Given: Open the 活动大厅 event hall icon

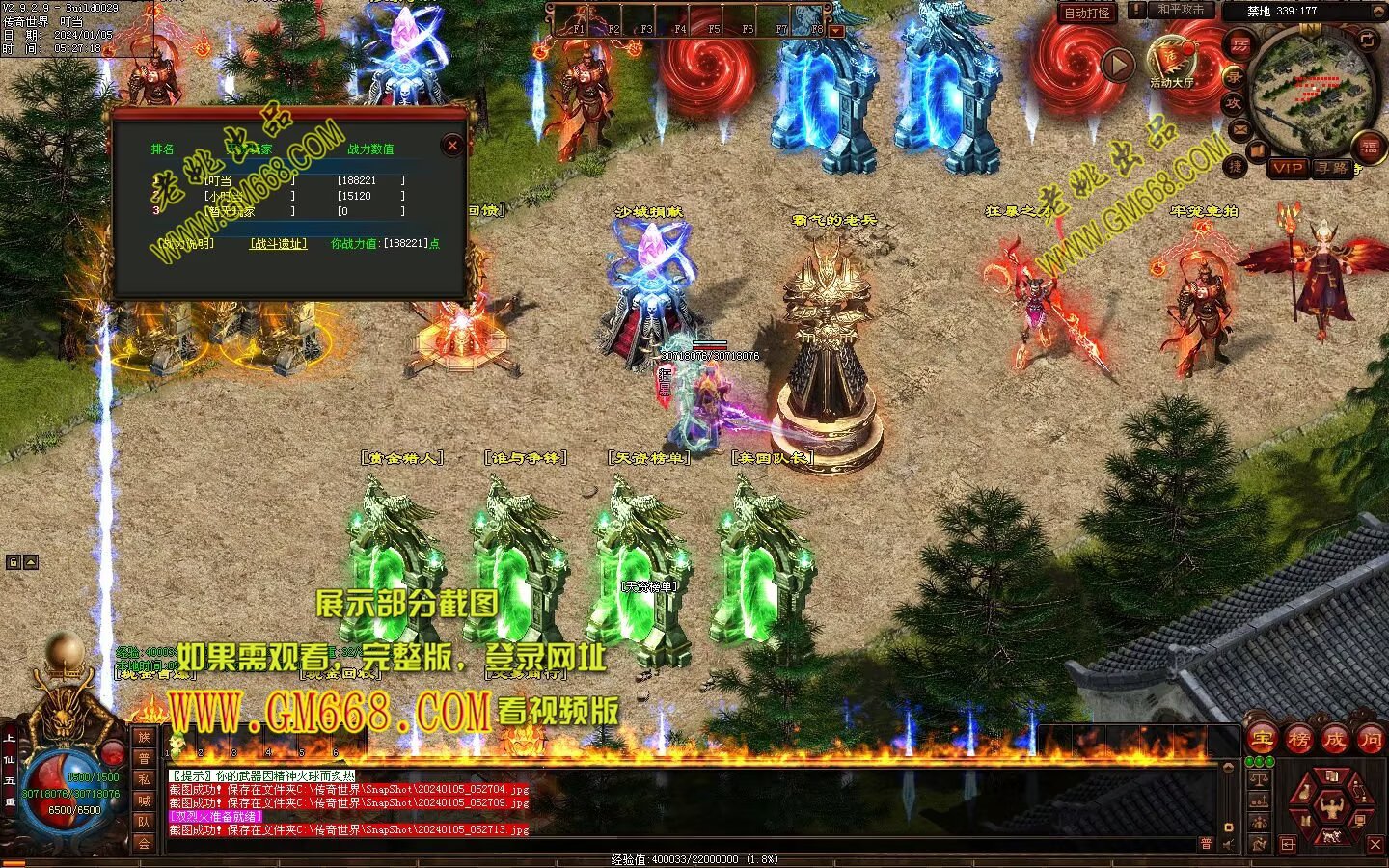Looking at the screenshot, I should pos(1172,61).
